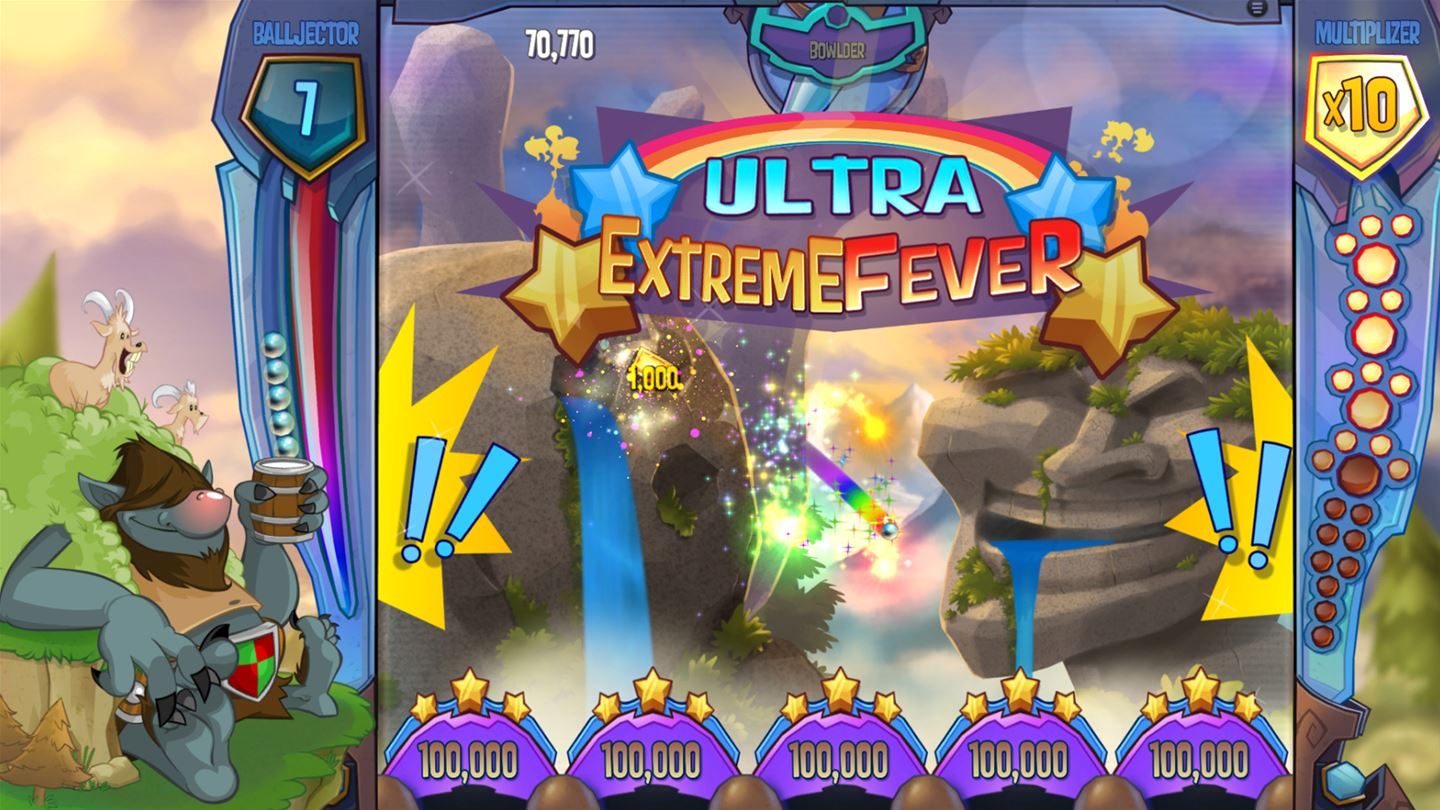Click the Bowlder name banner arrow plate
This screenshot has height=810, width=1440.
point(839,45)
